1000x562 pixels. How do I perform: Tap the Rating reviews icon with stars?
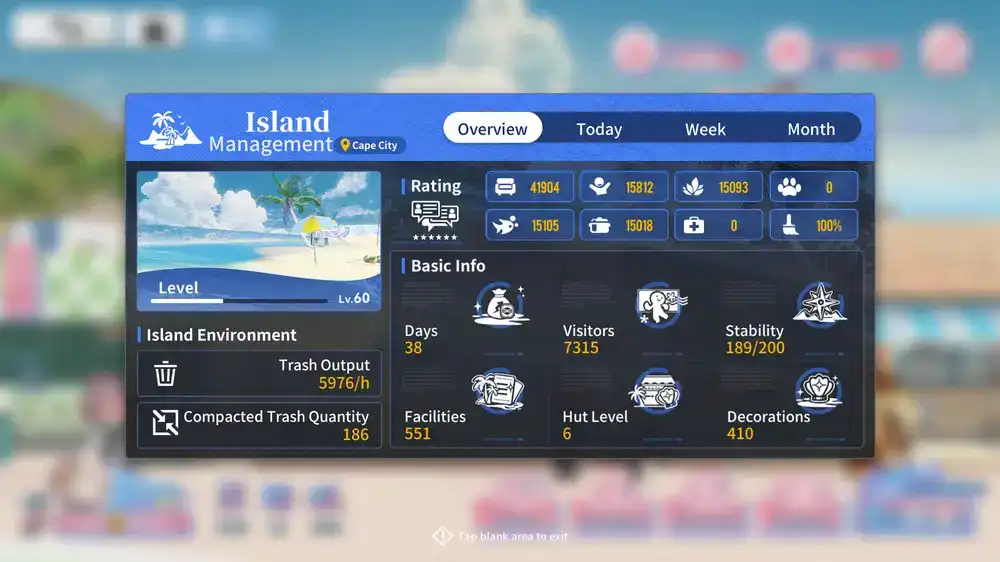point(435,220)
